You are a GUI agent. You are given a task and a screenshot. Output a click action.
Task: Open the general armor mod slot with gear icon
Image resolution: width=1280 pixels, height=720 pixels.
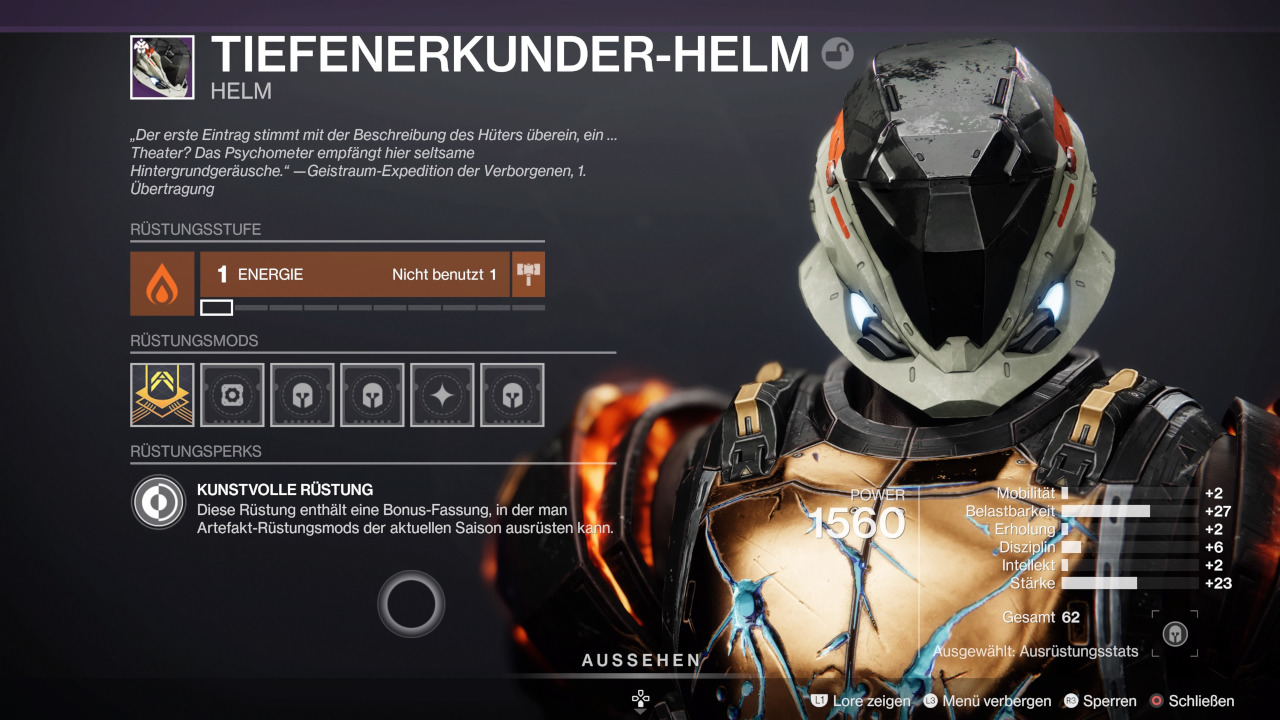(232, 395)
